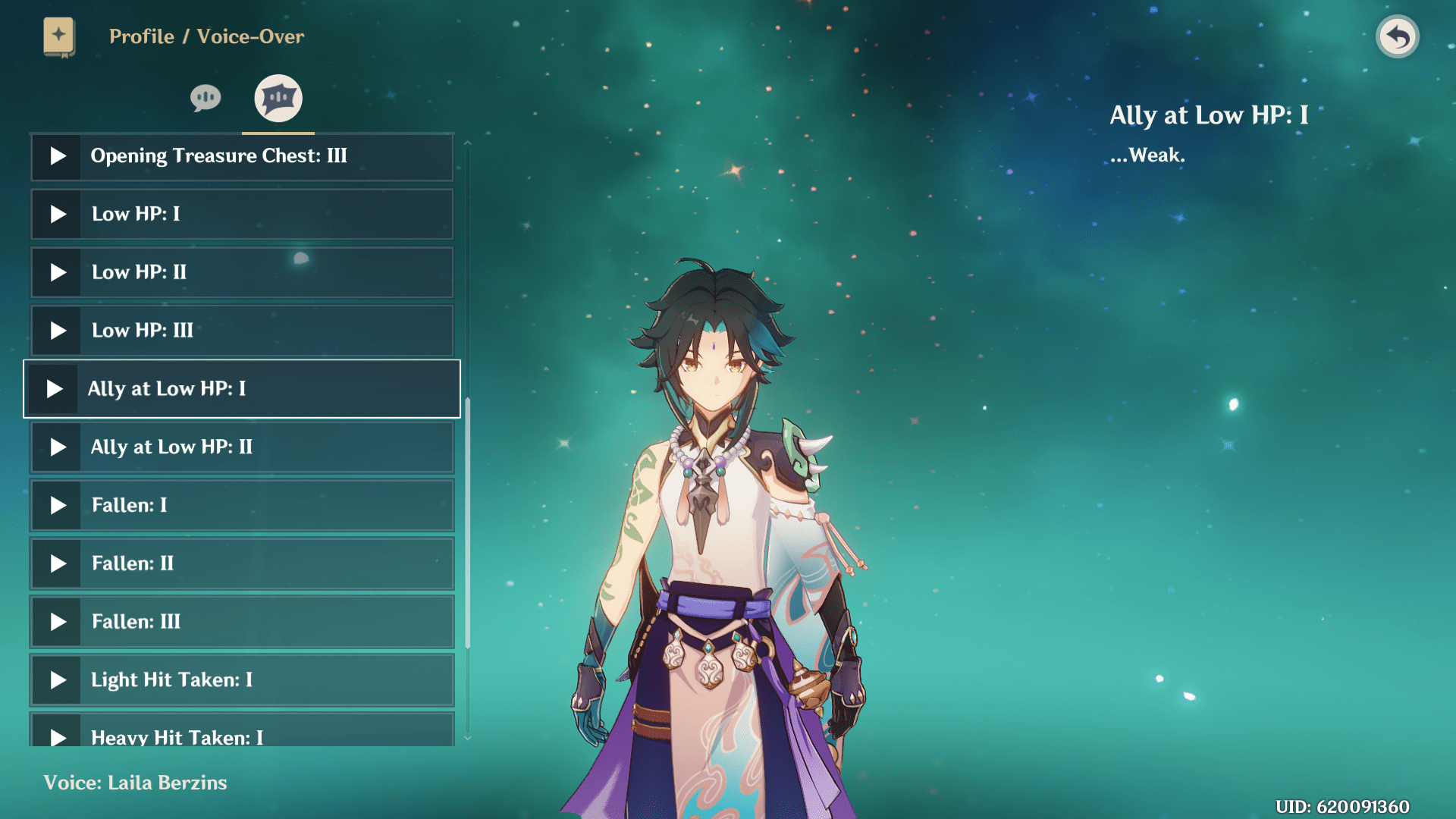1456x819 pixels.
Task: Select the "Low HP: II" voice line entry
Action: click(x=241, y=272)
